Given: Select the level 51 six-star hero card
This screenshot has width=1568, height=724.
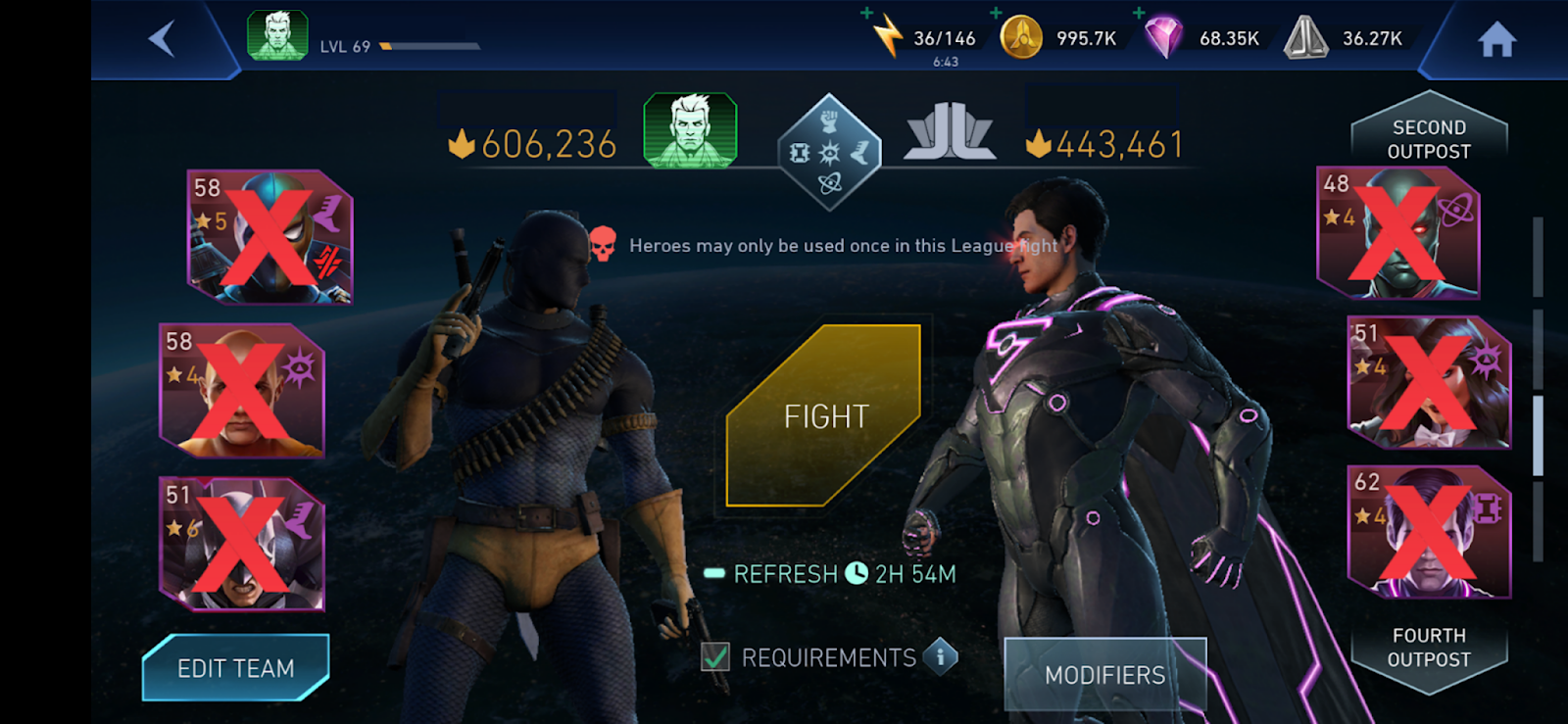Looking at the screenshot, I should [x=242, y=544].
